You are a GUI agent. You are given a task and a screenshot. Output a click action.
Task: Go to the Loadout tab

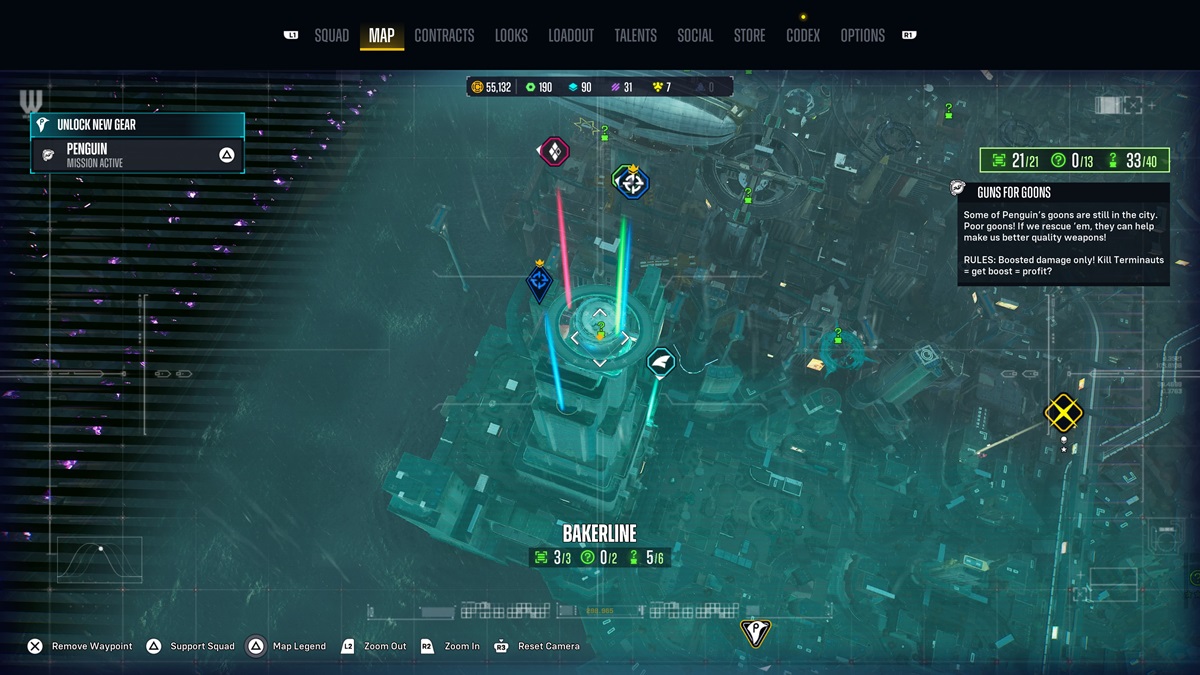pos(571,35)
